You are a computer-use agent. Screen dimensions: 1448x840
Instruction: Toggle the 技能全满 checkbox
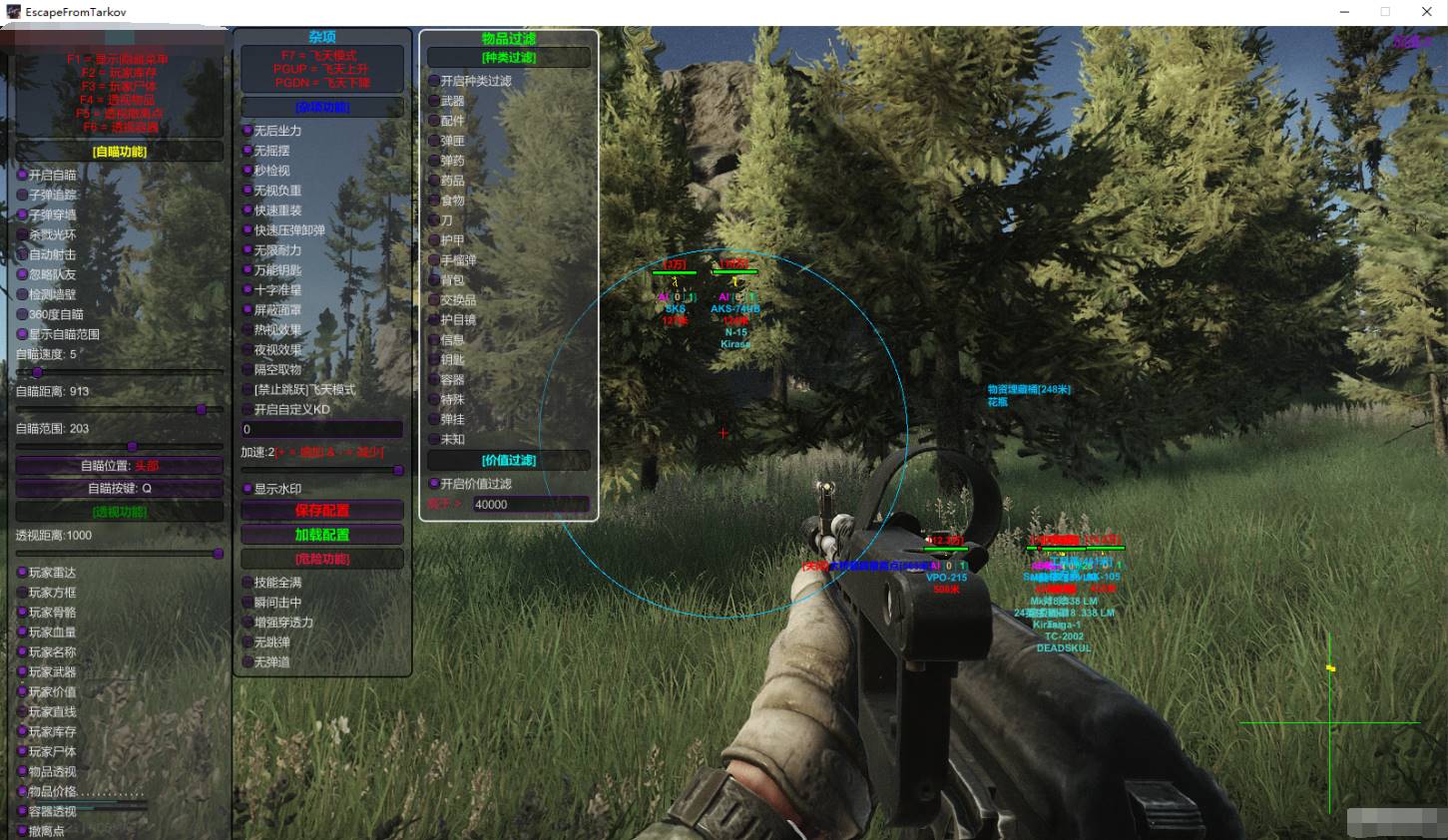[x=247, y=583]
